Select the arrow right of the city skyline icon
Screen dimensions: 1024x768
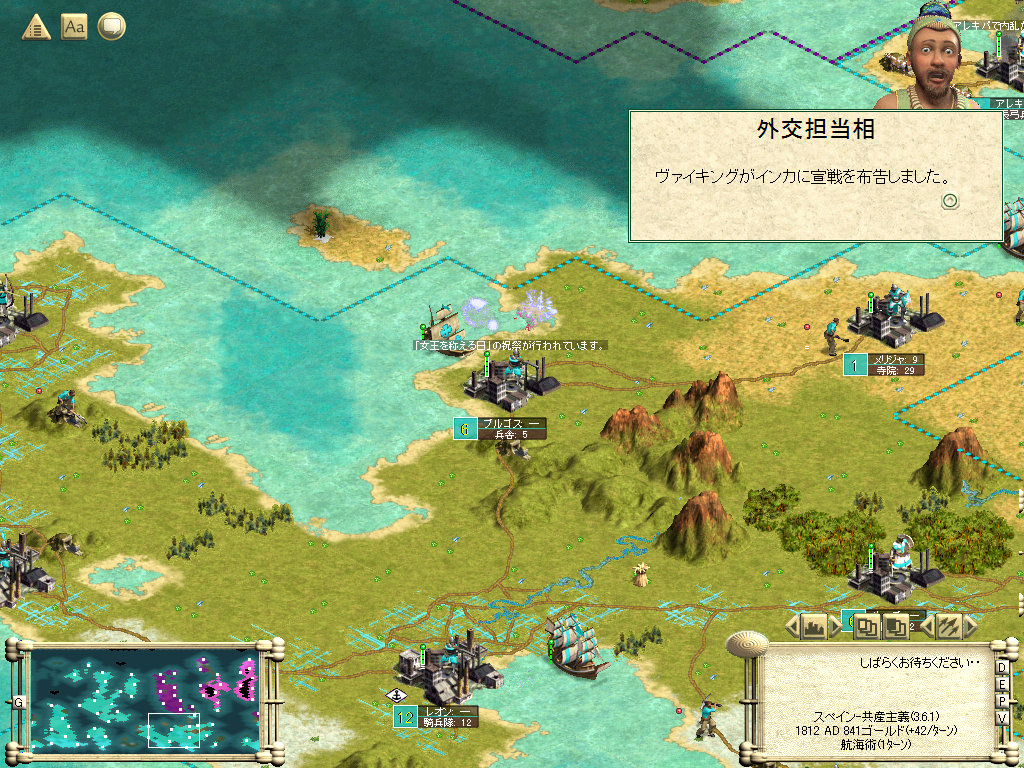pyautogui.click(x=836, y=627)
